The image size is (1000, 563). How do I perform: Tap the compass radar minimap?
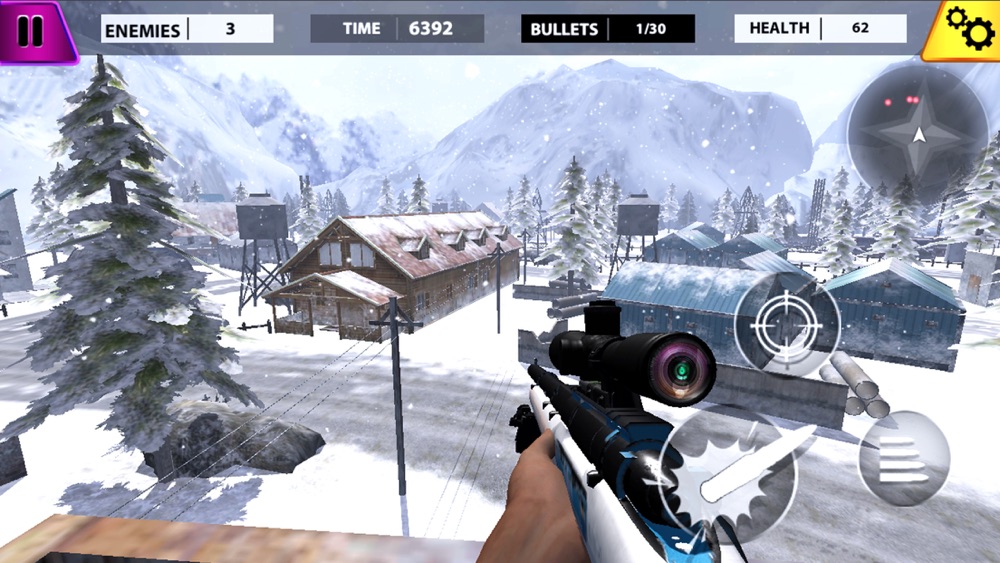point(917,134)
